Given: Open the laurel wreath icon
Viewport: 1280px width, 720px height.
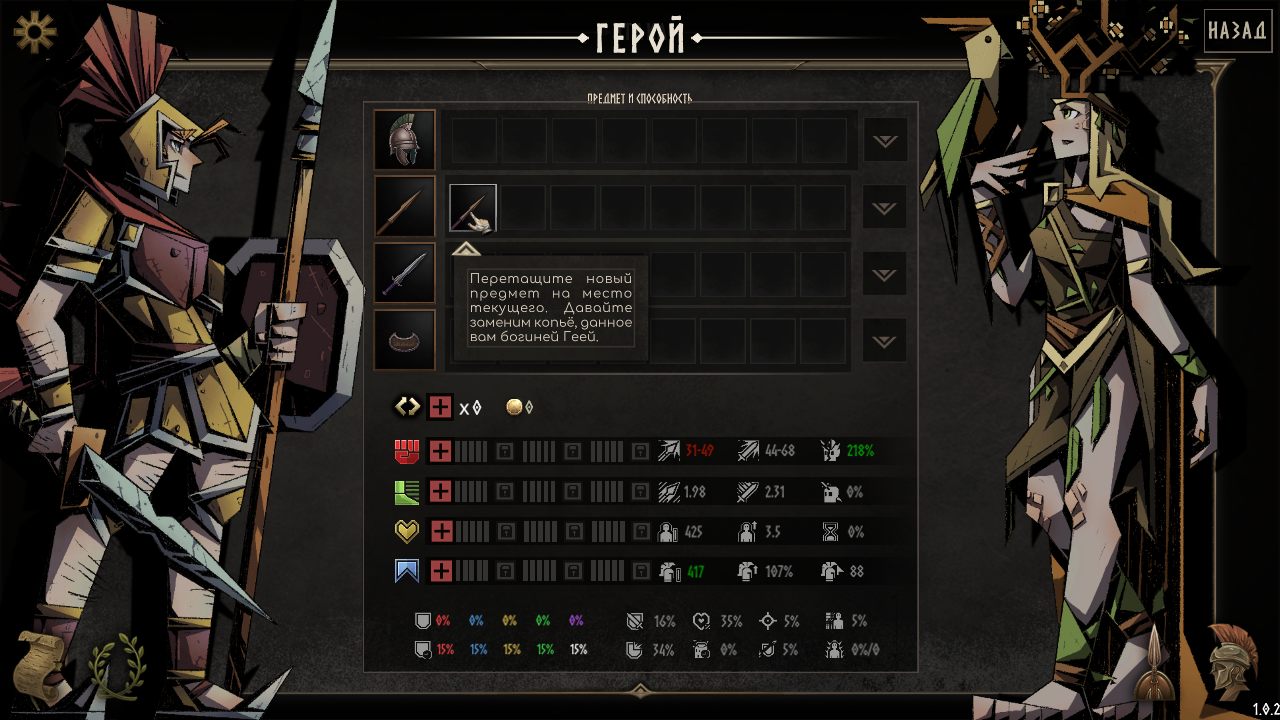Looking at the screenshot, I should (117, 663).
